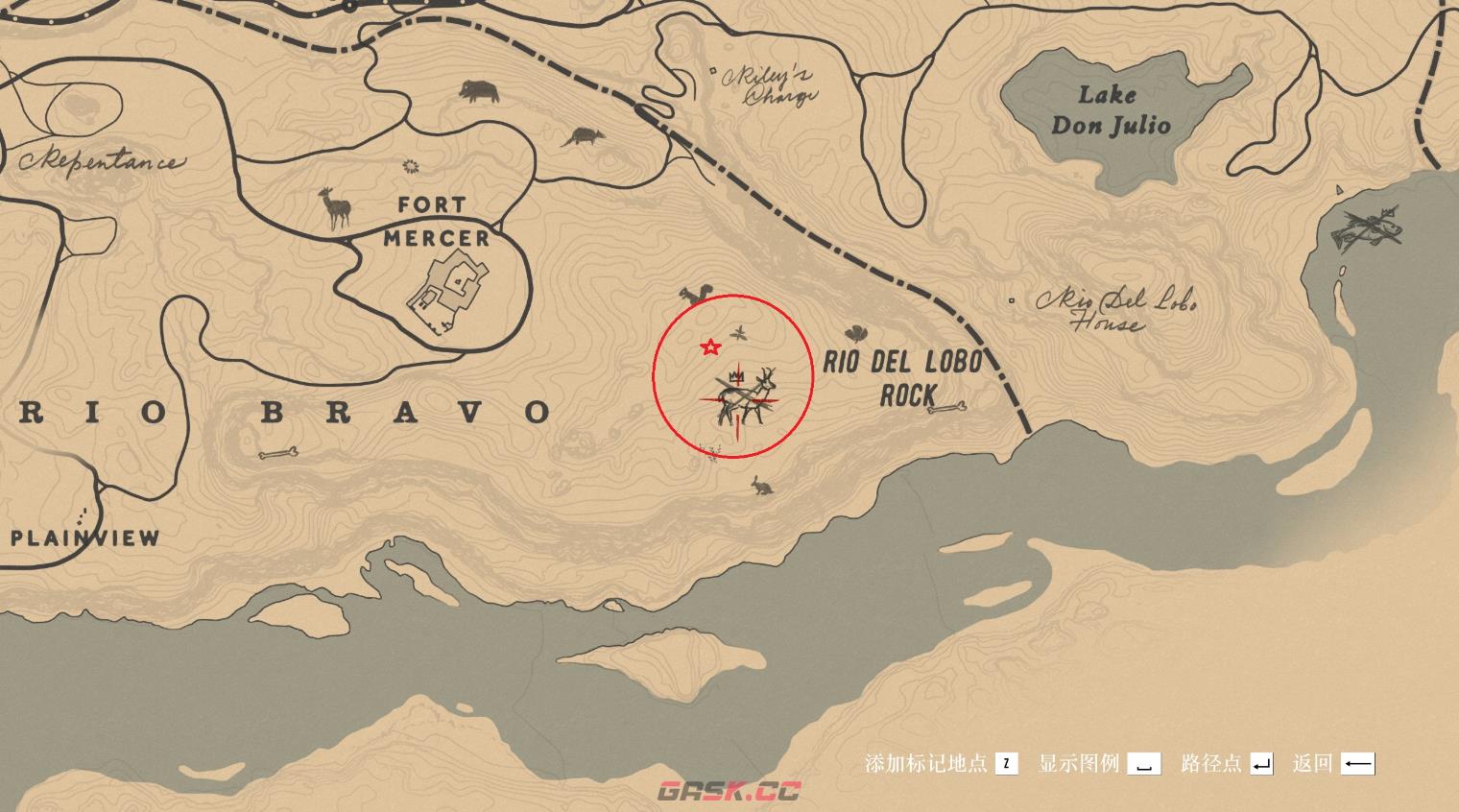Click the rabbit animal marker

tap(762, 487)
